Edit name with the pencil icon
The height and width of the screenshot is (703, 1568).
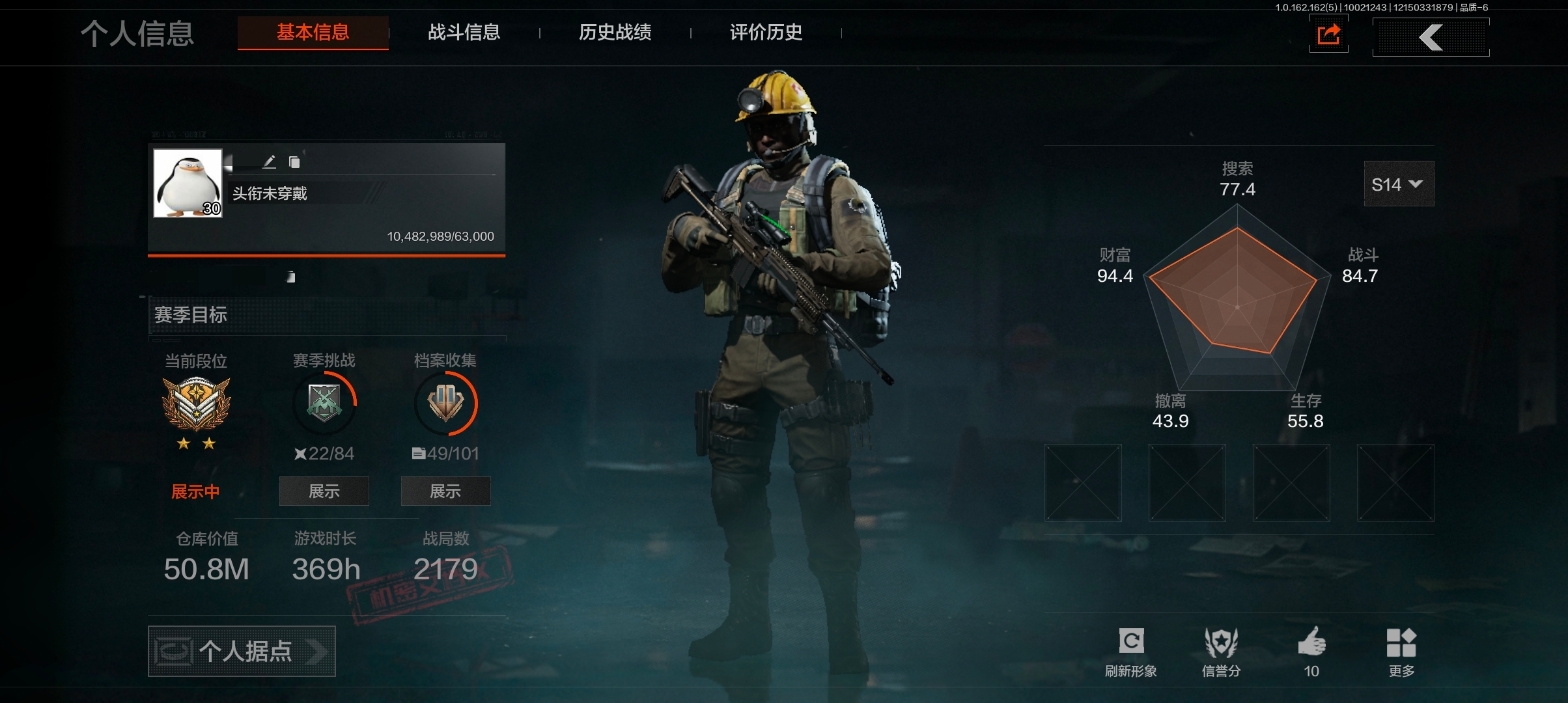pos(269,161)
